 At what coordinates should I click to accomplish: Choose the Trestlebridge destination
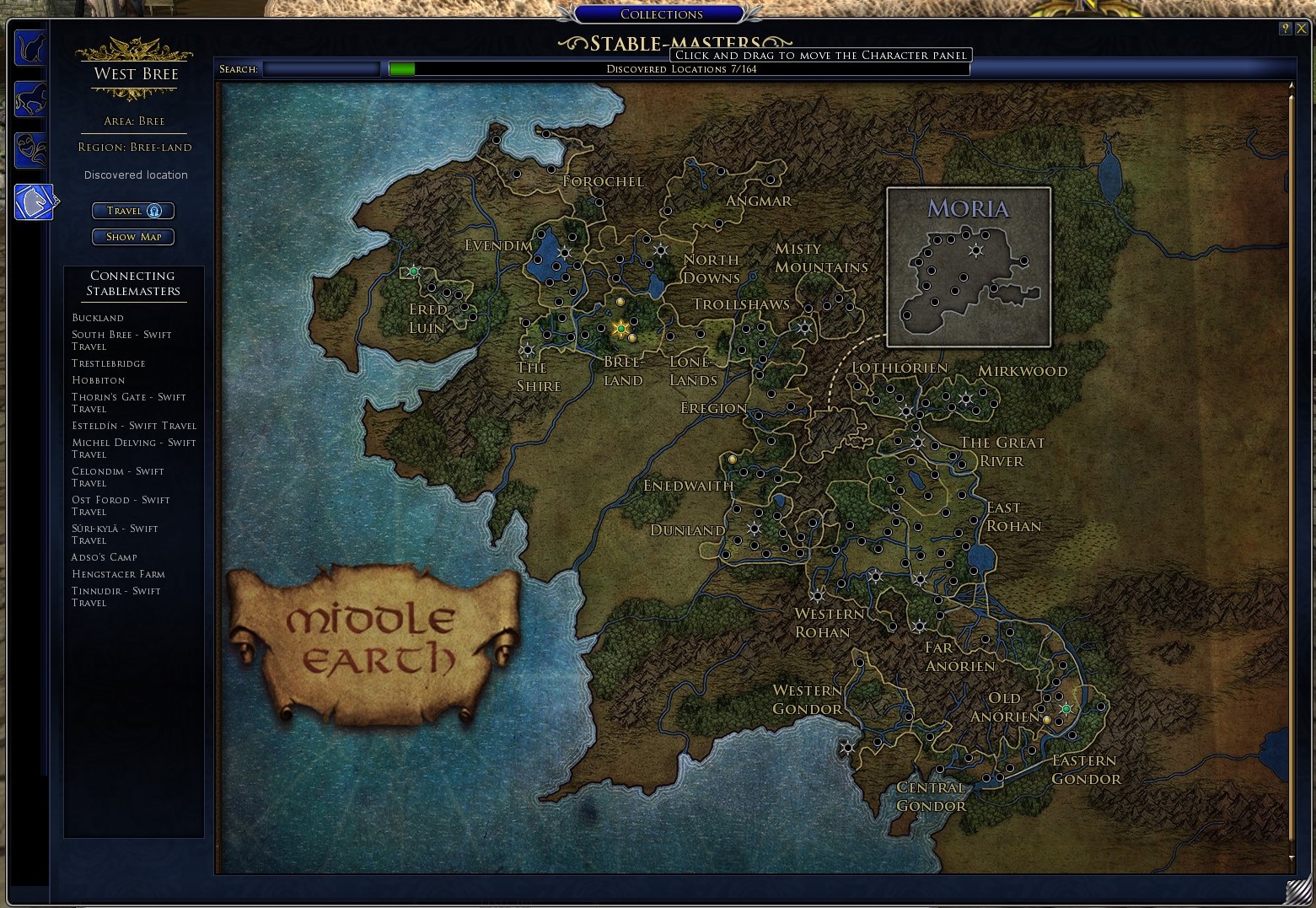click(109, 363)
